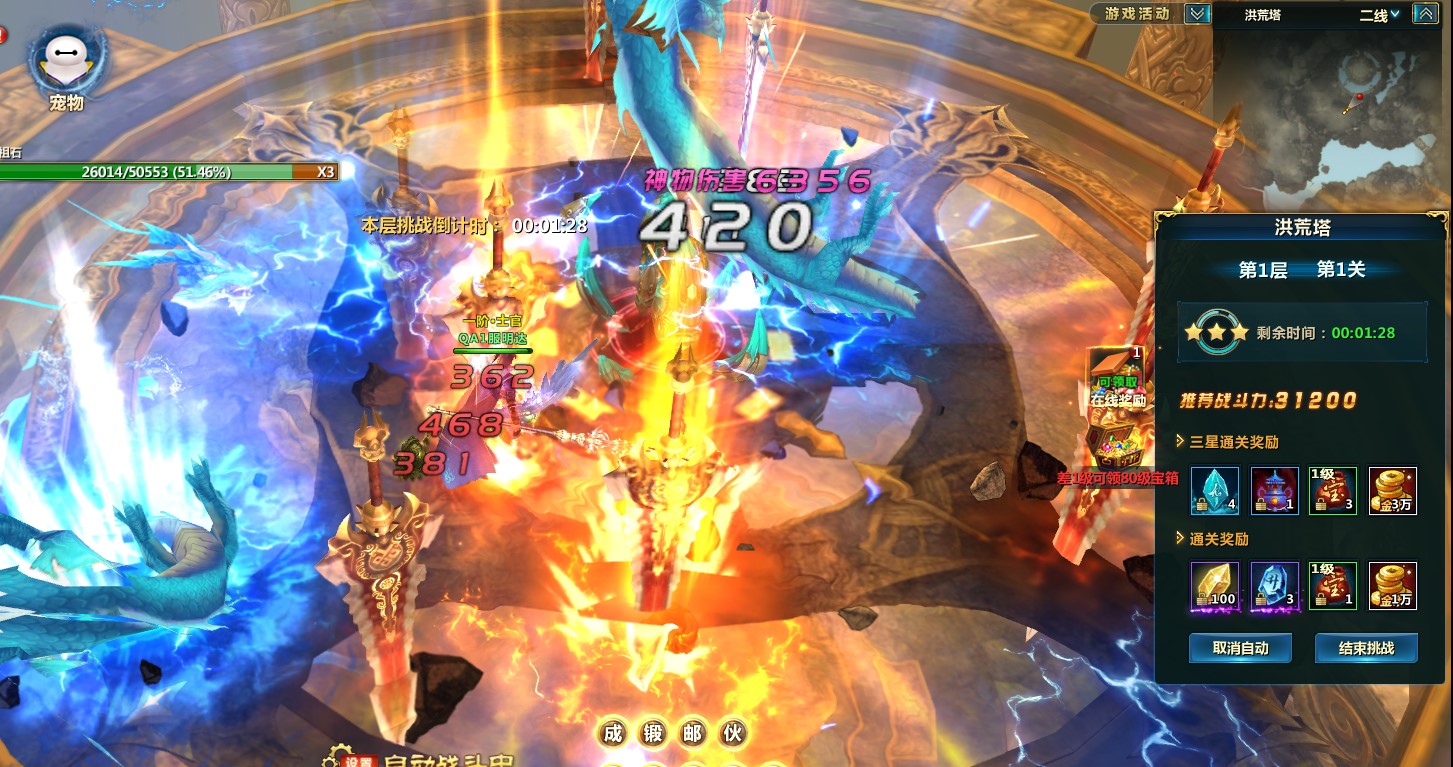
Task: Inspect the blue pagoda three-star reward
Action: pos(1275,492)
